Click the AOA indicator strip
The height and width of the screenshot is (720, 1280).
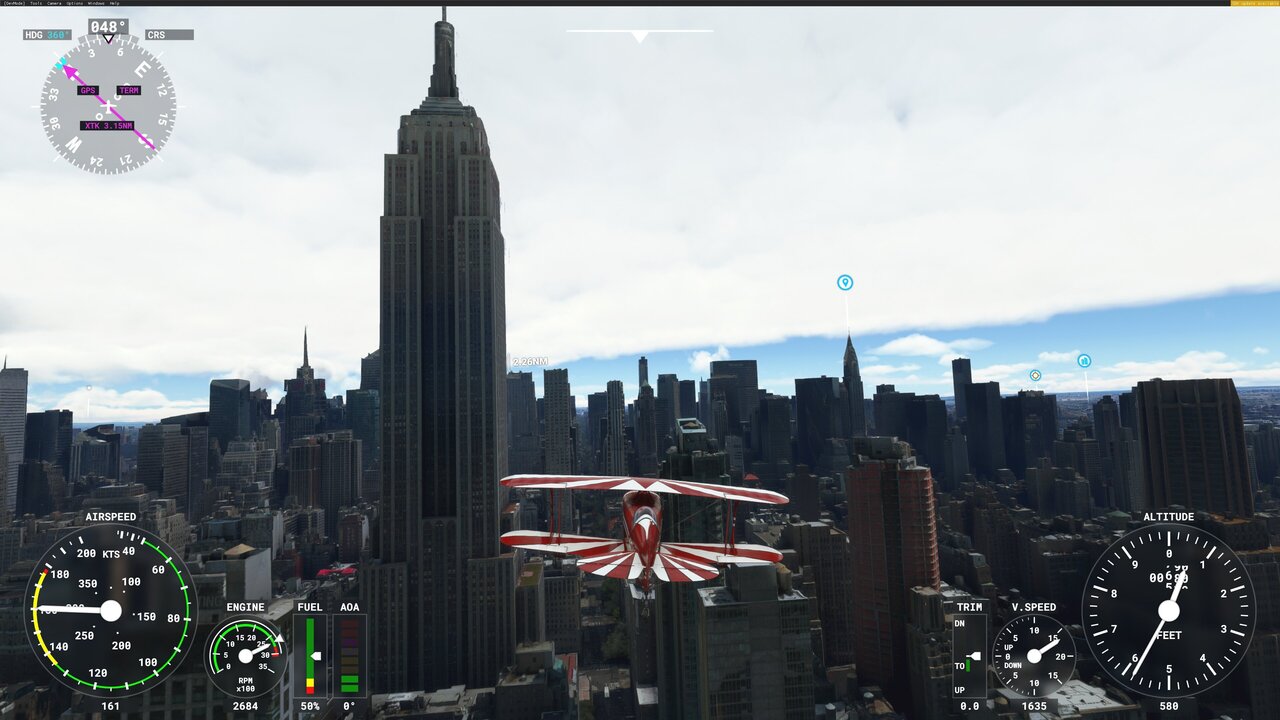349,655
